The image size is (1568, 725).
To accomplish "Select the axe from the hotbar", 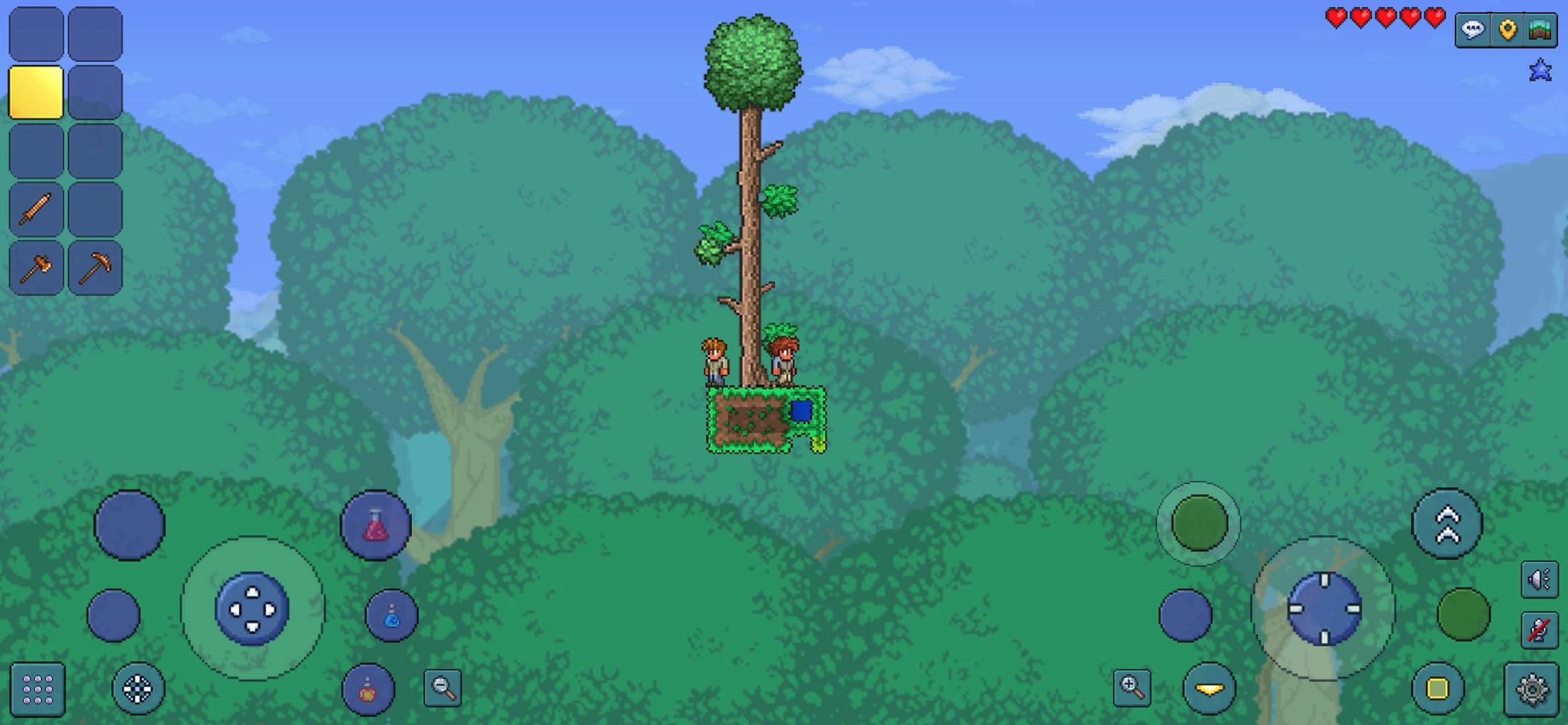I will (x=37, y=267).
